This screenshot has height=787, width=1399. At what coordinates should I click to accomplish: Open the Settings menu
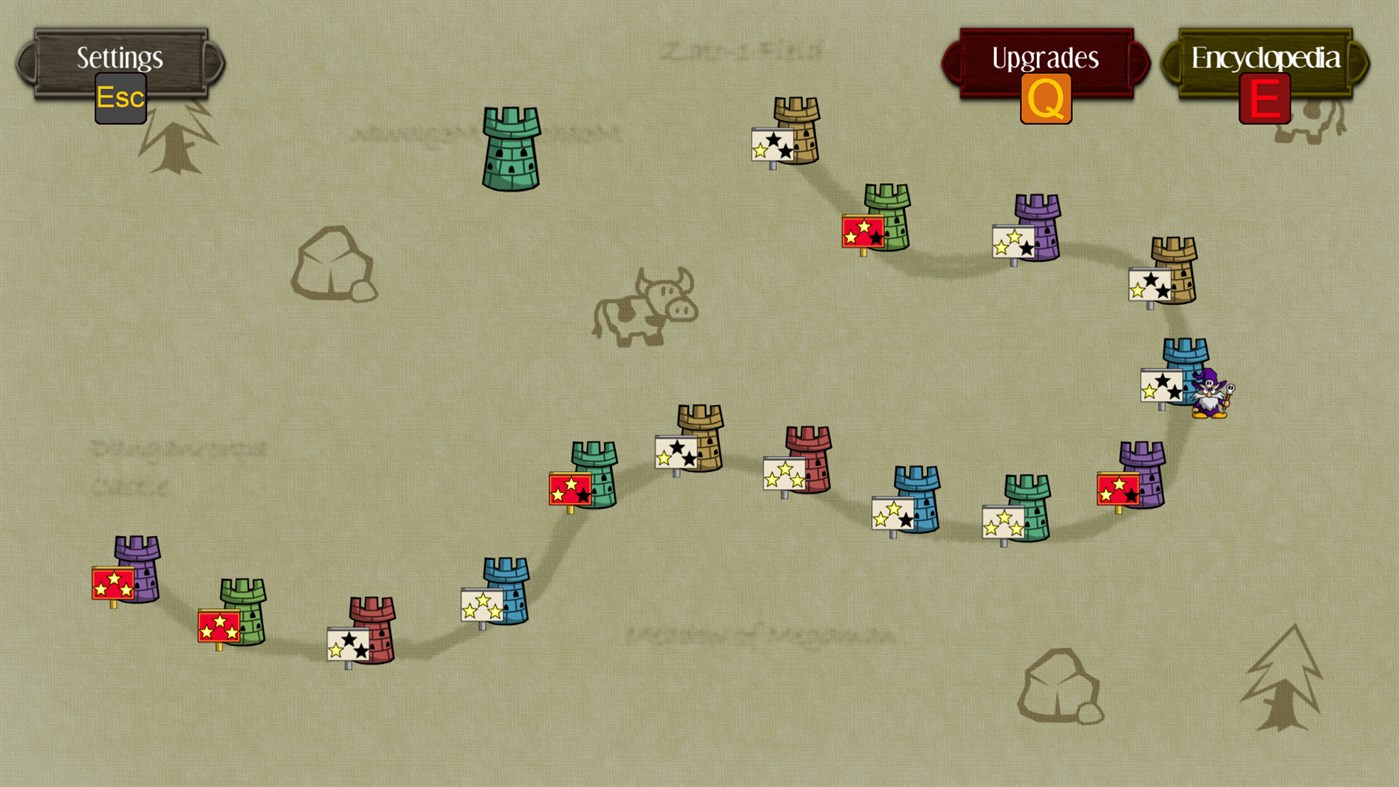pos(117,58)
